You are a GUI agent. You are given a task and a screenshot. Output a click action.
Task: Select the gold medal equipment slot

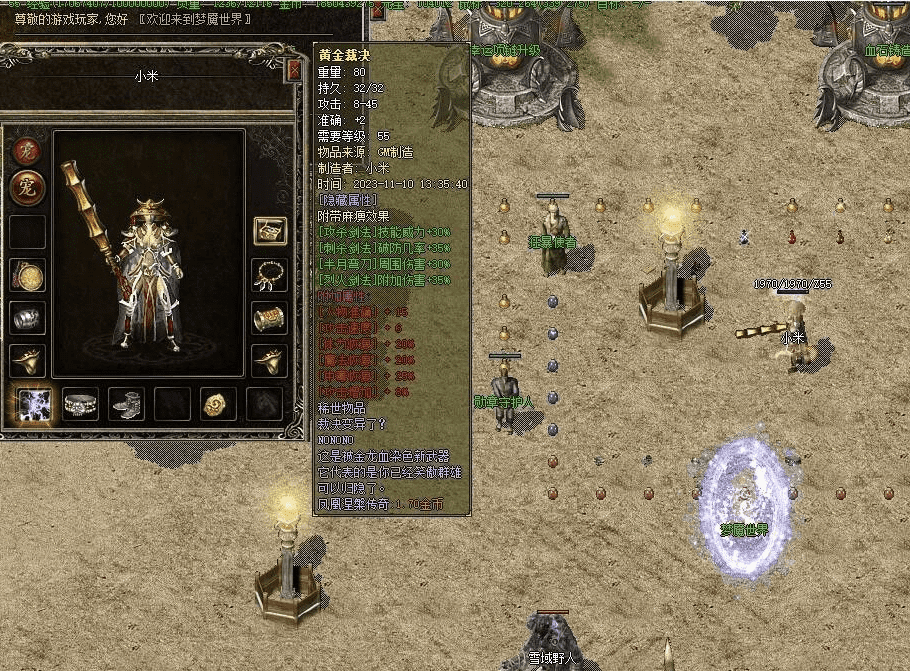[27, 275]
